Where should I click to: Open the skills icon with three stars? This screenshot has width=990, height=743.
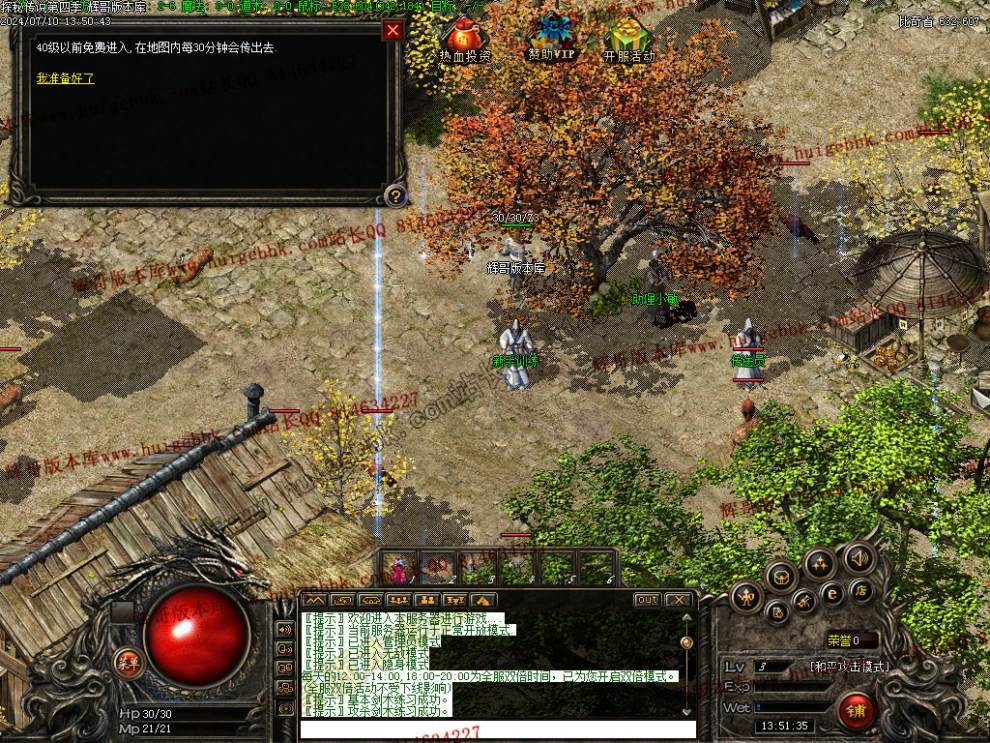point(819,564)
